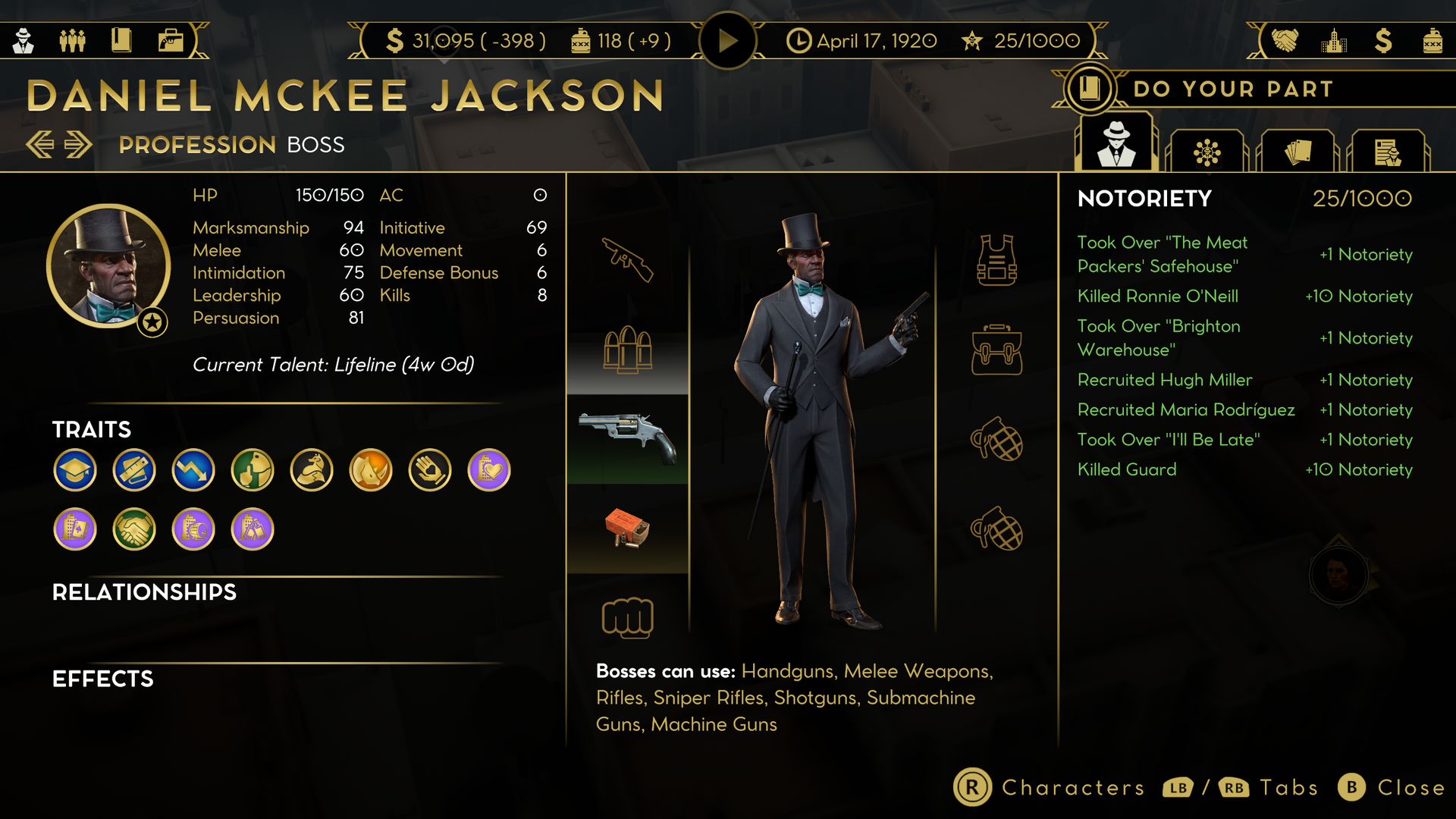Open the gang members group icon

[x=73, y=40]
